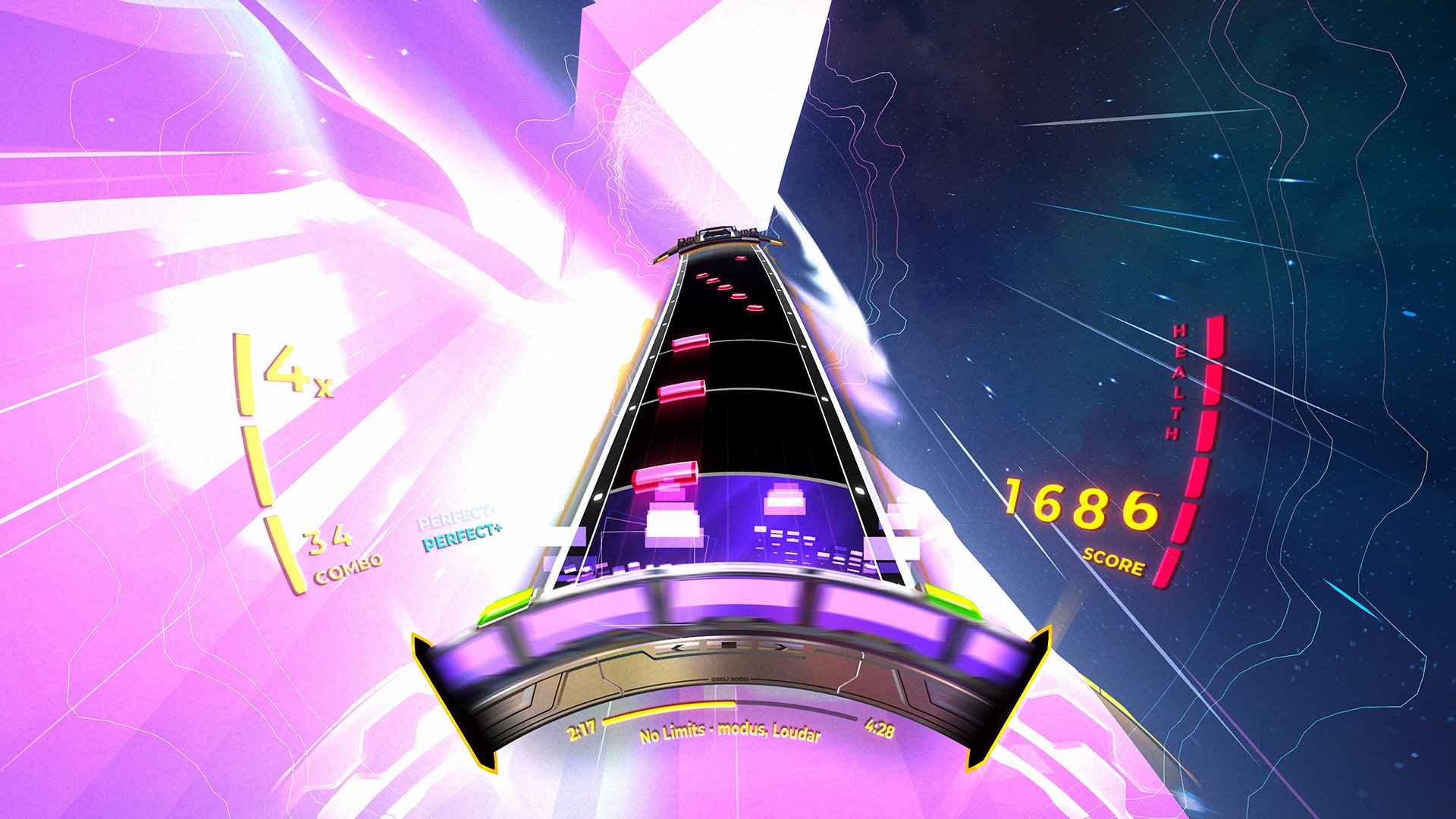Toggle the square button at the wheel's center
The width and height of the screenshot is (1456, 819).
tap(728, 644)
